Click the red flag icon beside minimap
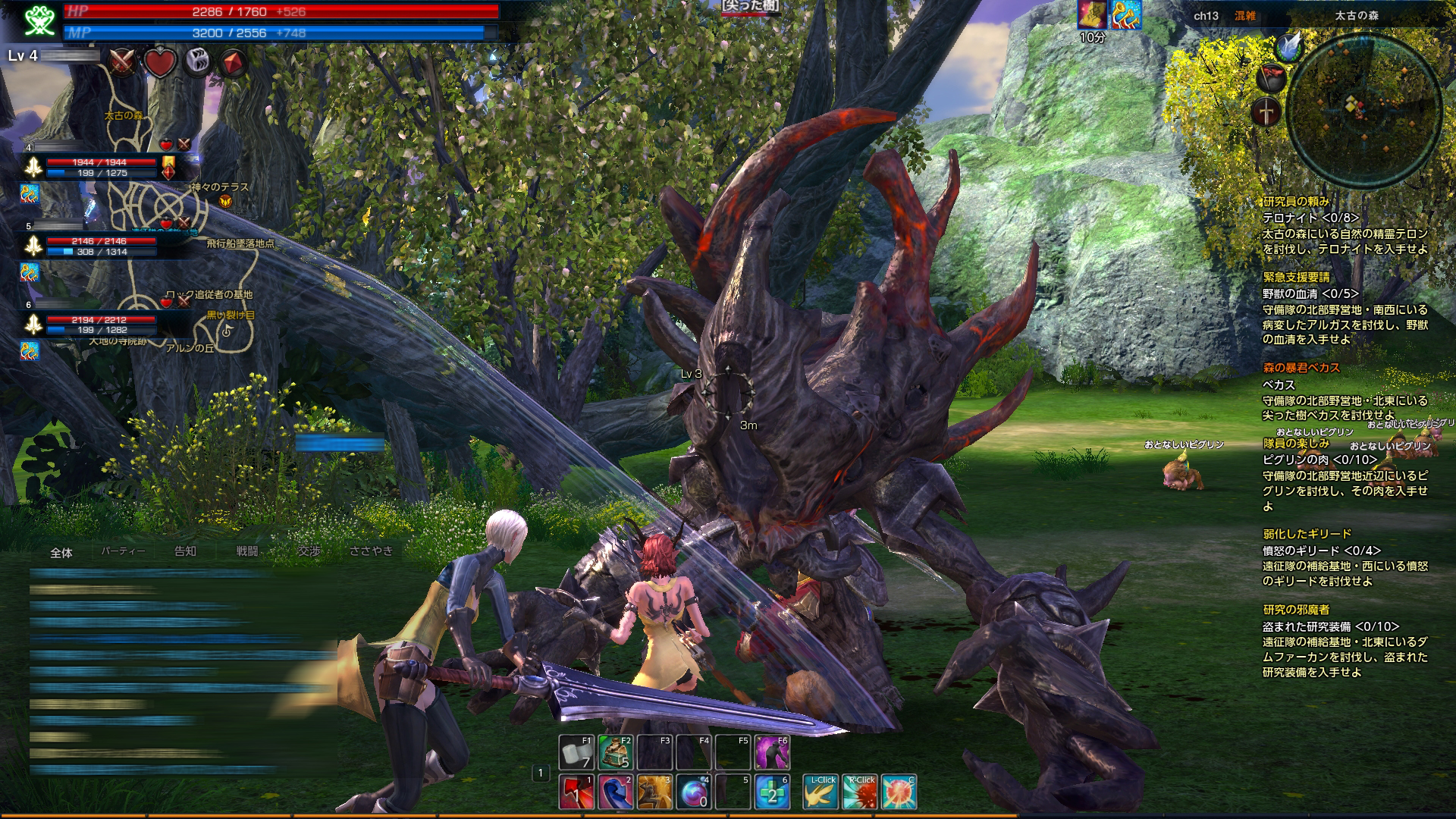Image resolution: width=1456 pixels, height=819 pixels. pyautogui.click(x=1272, y=77)
